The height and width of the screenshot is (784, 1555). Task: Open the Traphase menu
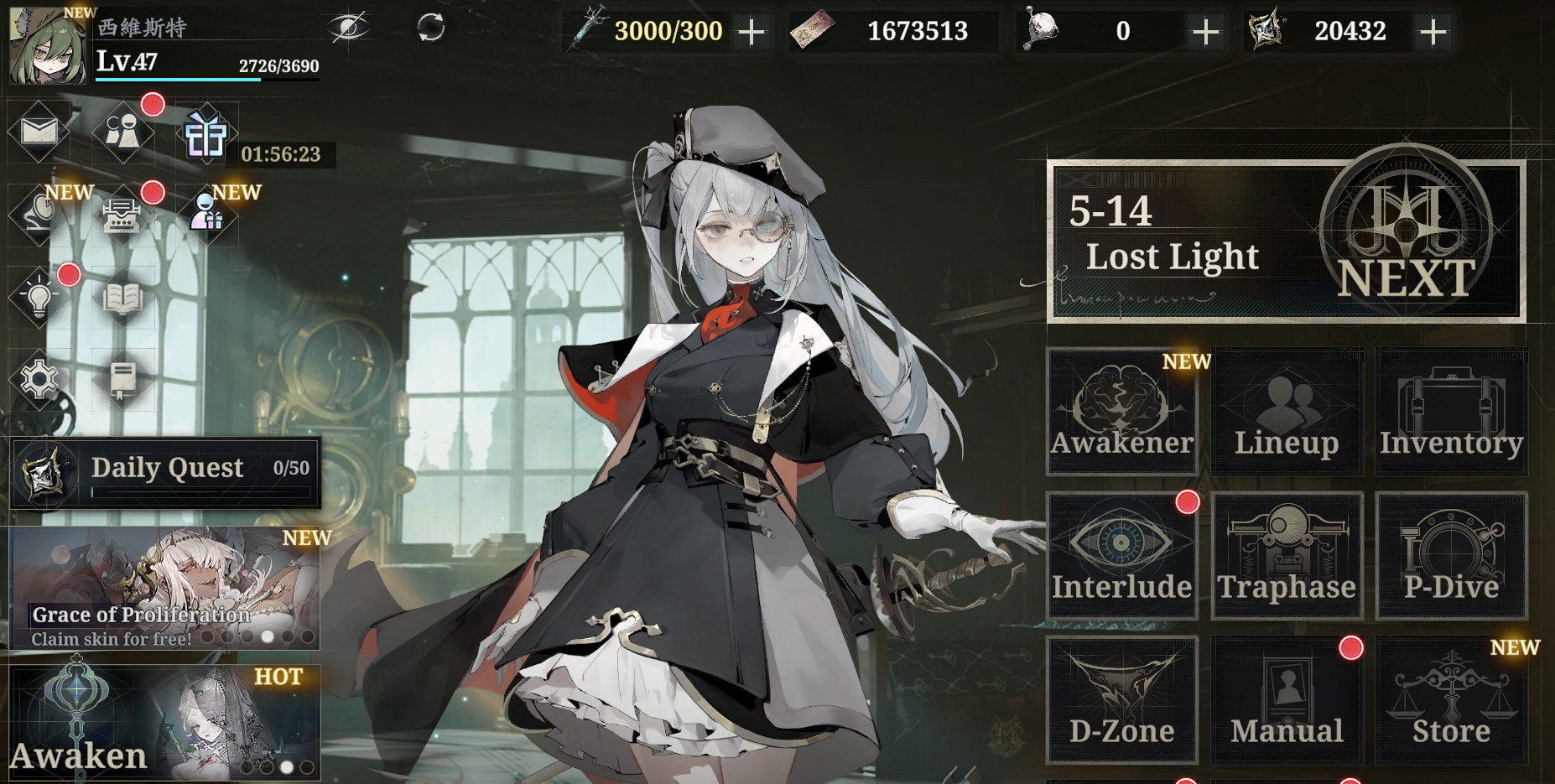[1287, 556]
